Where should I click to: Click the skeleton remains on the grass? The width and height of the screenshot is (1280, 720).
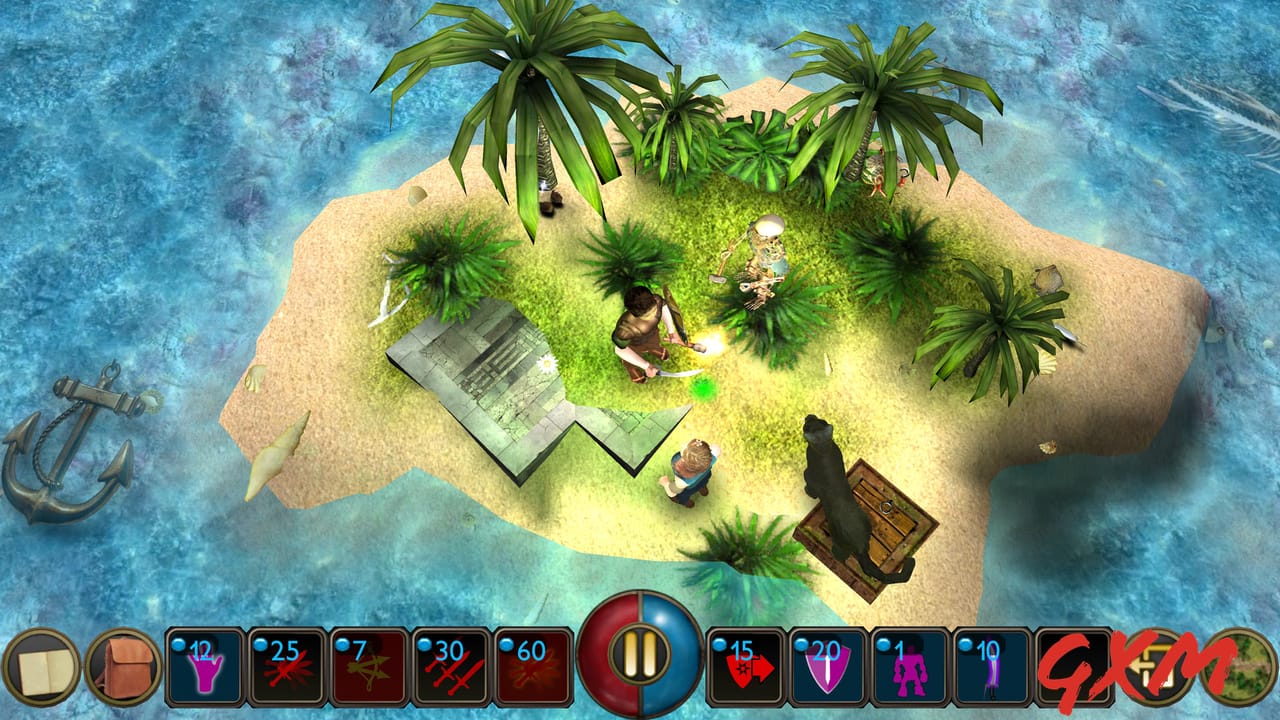pos(765,255)
